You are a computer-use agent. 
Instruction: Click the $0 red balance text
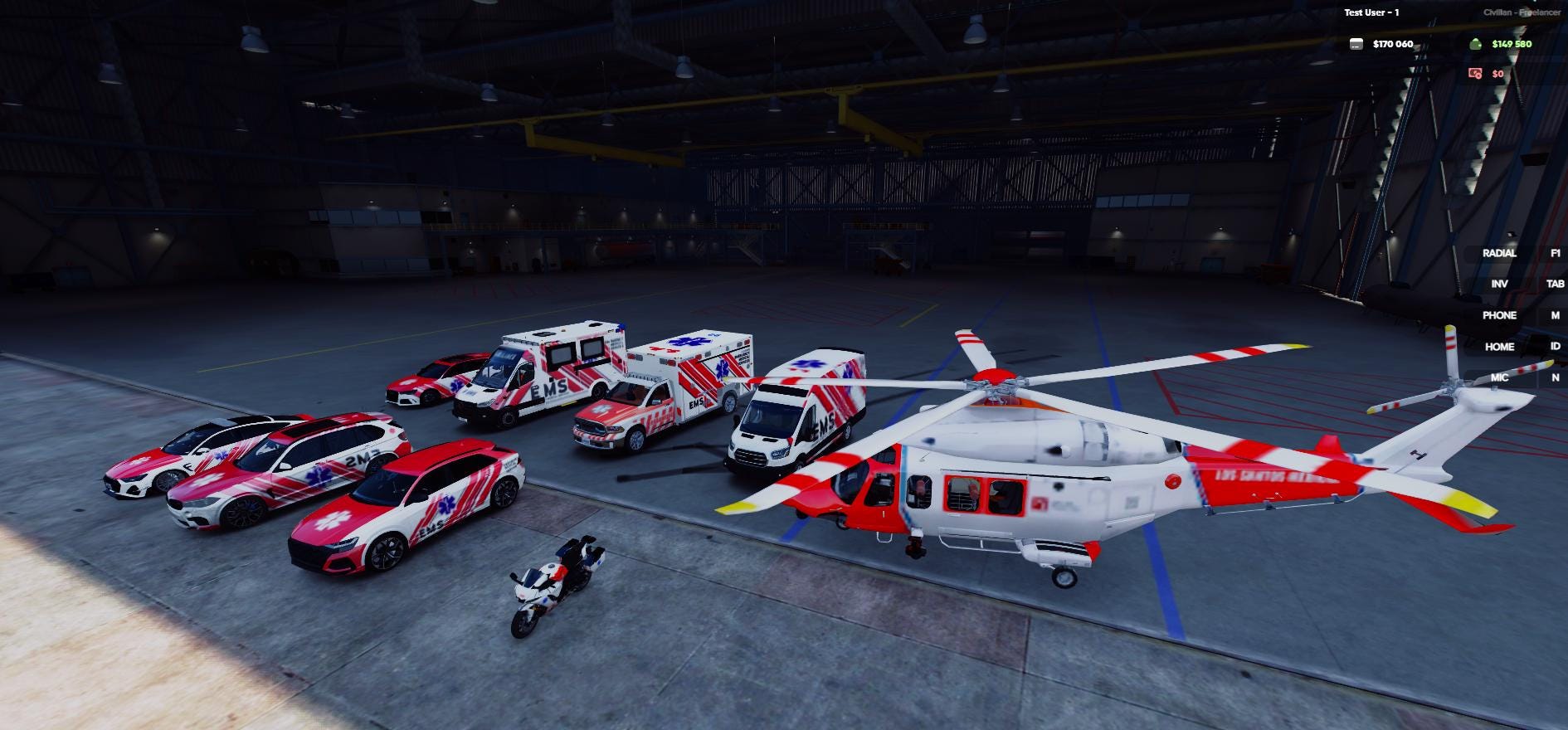pyautogui.click(x=1497, y=75)
